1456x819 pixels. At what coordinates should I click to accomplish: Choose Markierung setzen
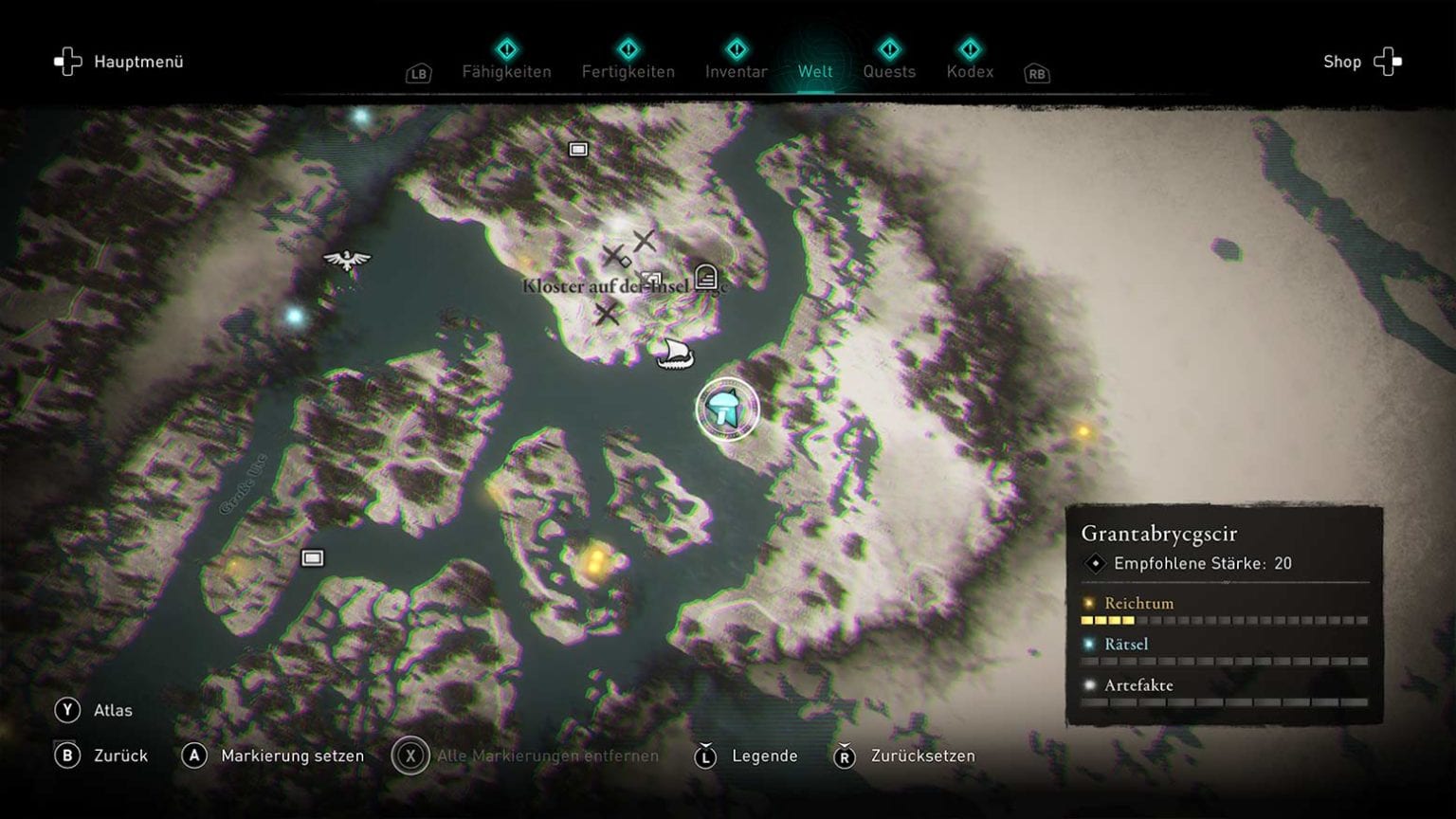(273, 755)
